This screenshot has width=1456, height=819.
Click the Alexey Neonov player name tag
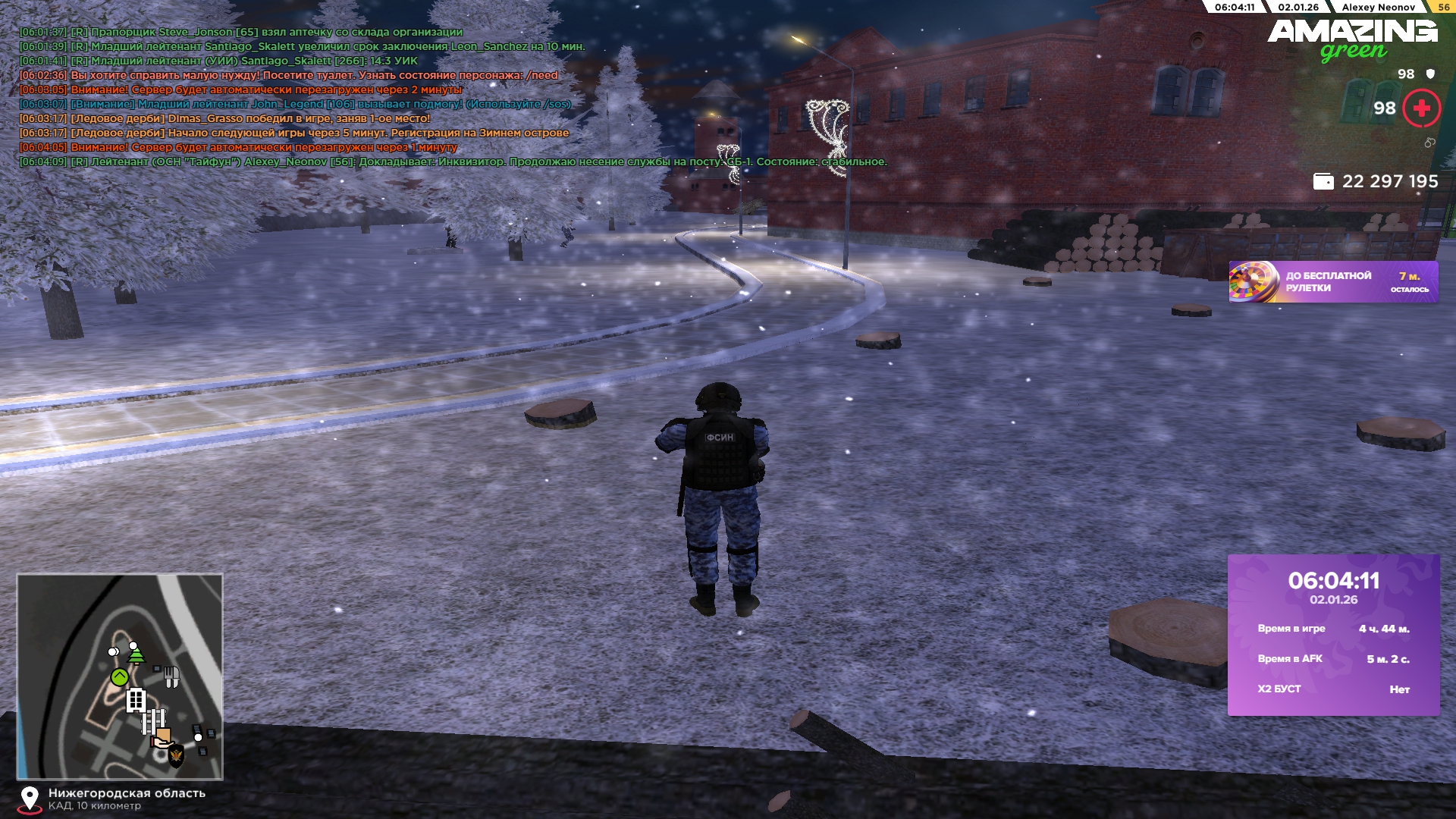[x=1378, y=7]
